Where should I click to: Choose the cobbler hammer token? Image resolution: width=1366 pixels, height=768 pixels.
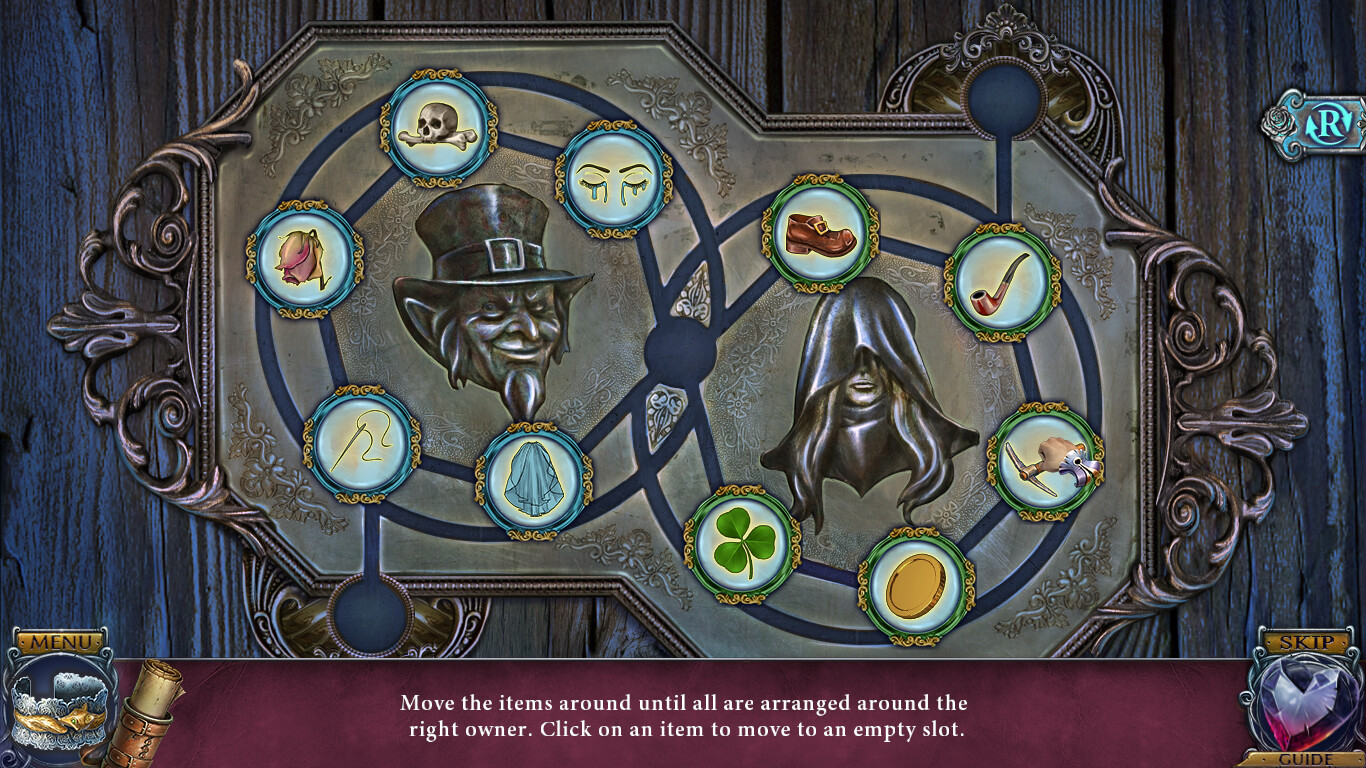[x=1046, y=461]
